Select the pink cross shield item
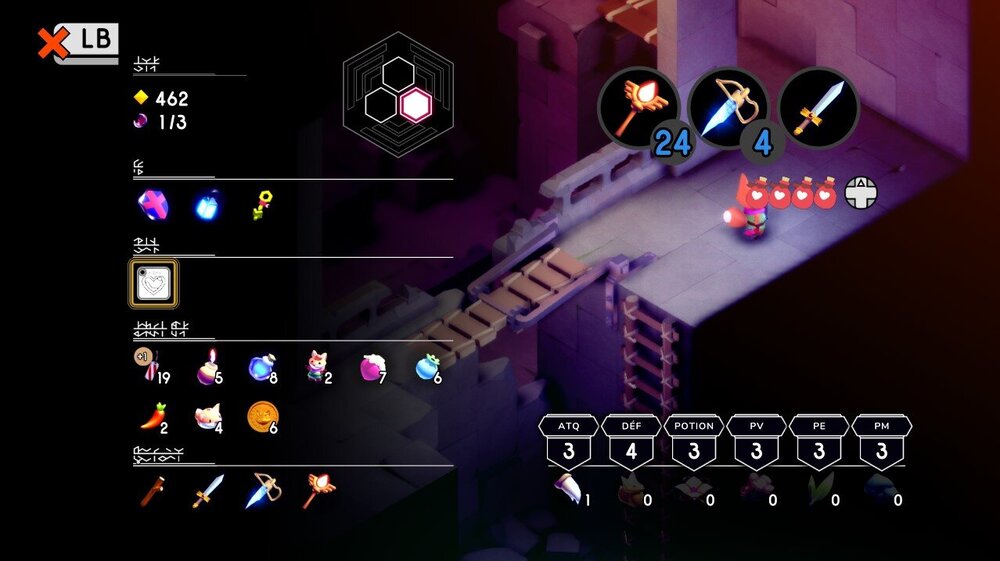The image size is (1000, 561). click(152, 206)
